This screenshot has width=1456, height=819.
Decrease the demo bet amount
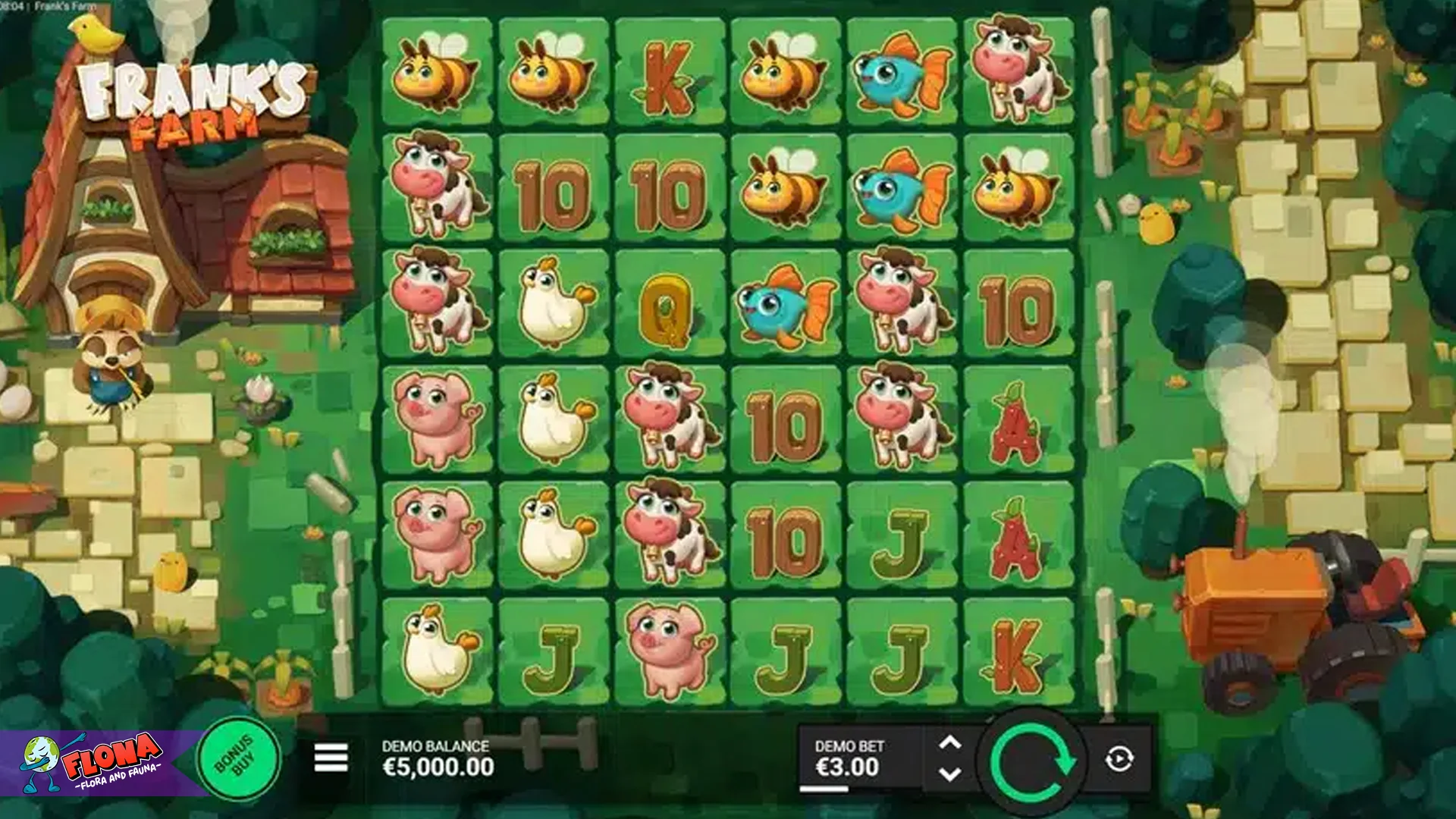[x=950, y=774]
